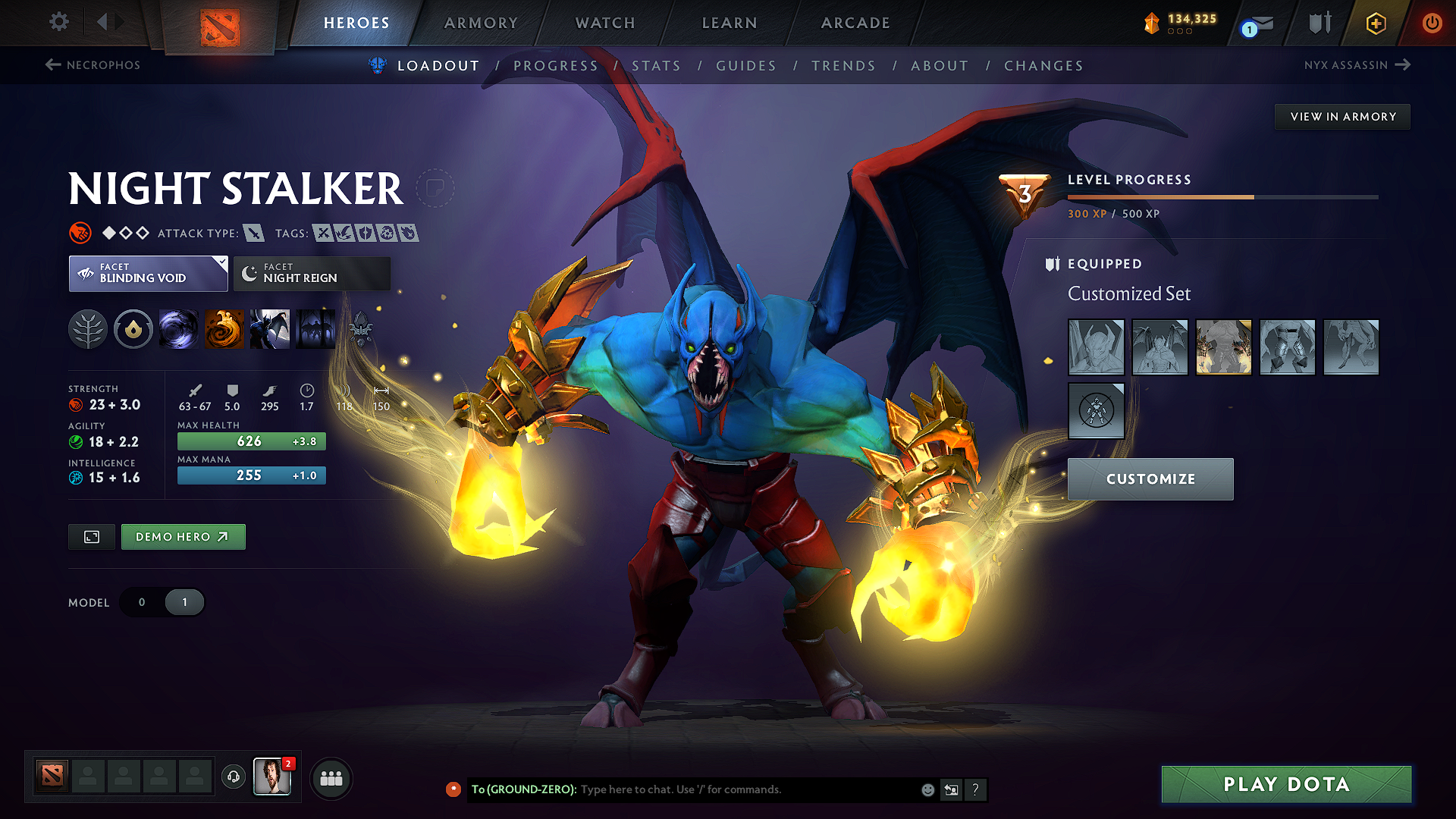Open the Dota Plus hexagon icon
This screenshot has width=1456, height=819.
pos(1375,23)
